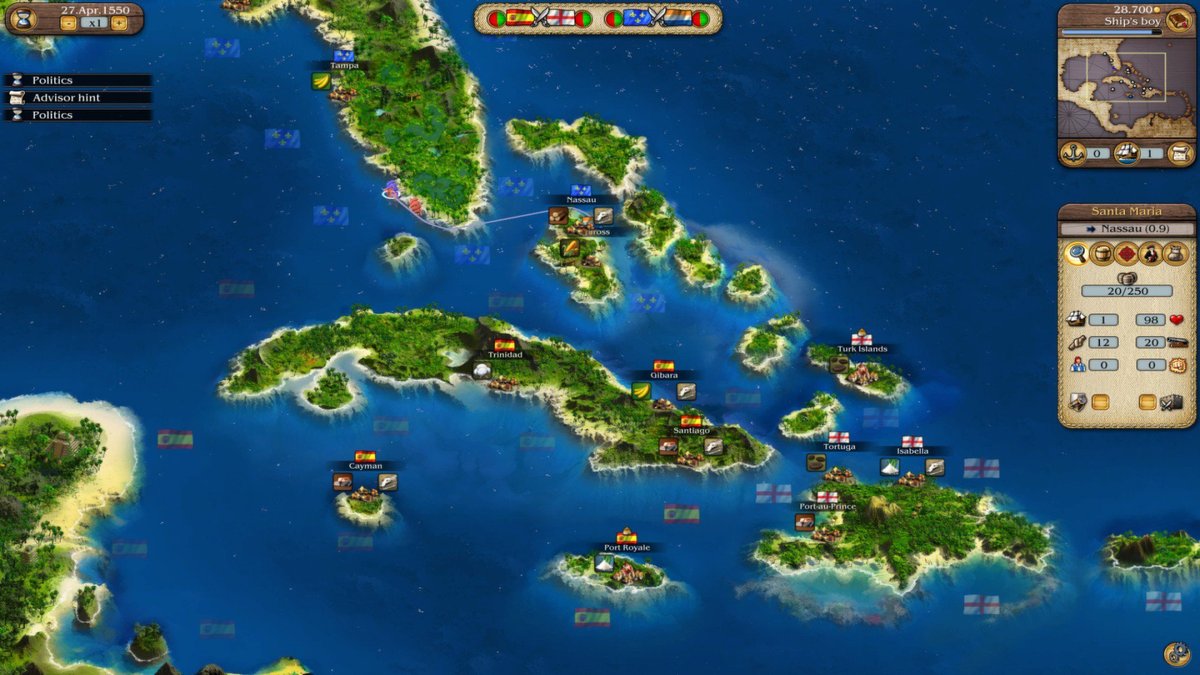1200x675 pixels.
Task: Switch to the barrel cargo tab
Action: click(x=1102, y=253)
